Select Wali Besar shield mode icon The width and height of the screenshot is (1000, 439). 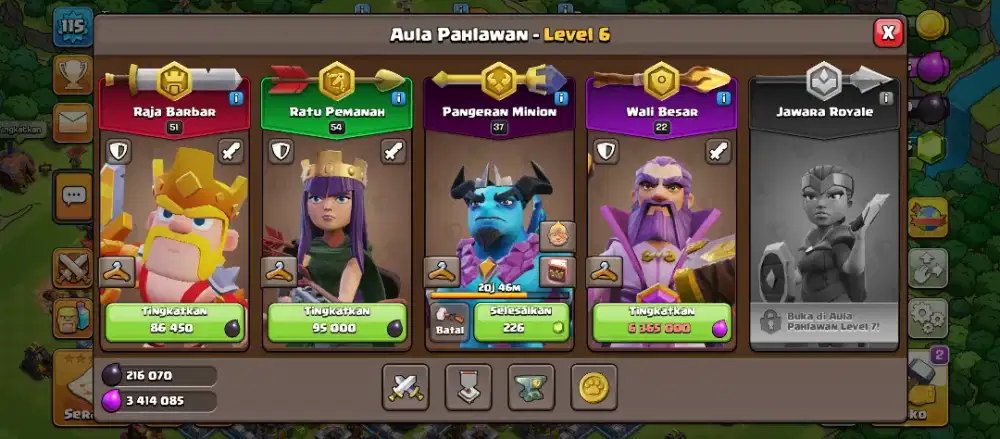tap(605, 152)
